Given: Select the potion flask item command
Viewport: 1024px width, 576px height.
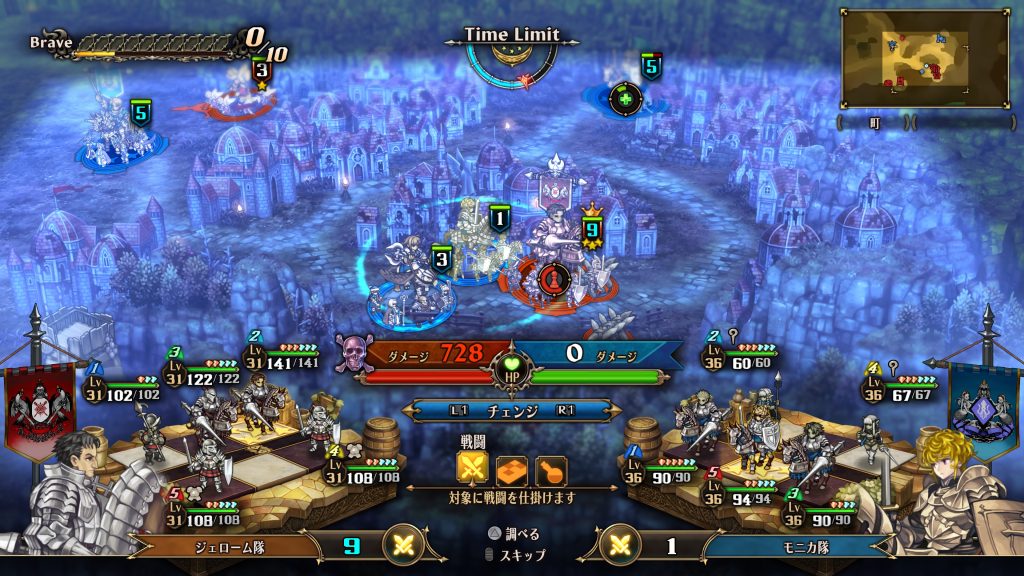Looking at the screenshot, I should click(x=551, y=469).
